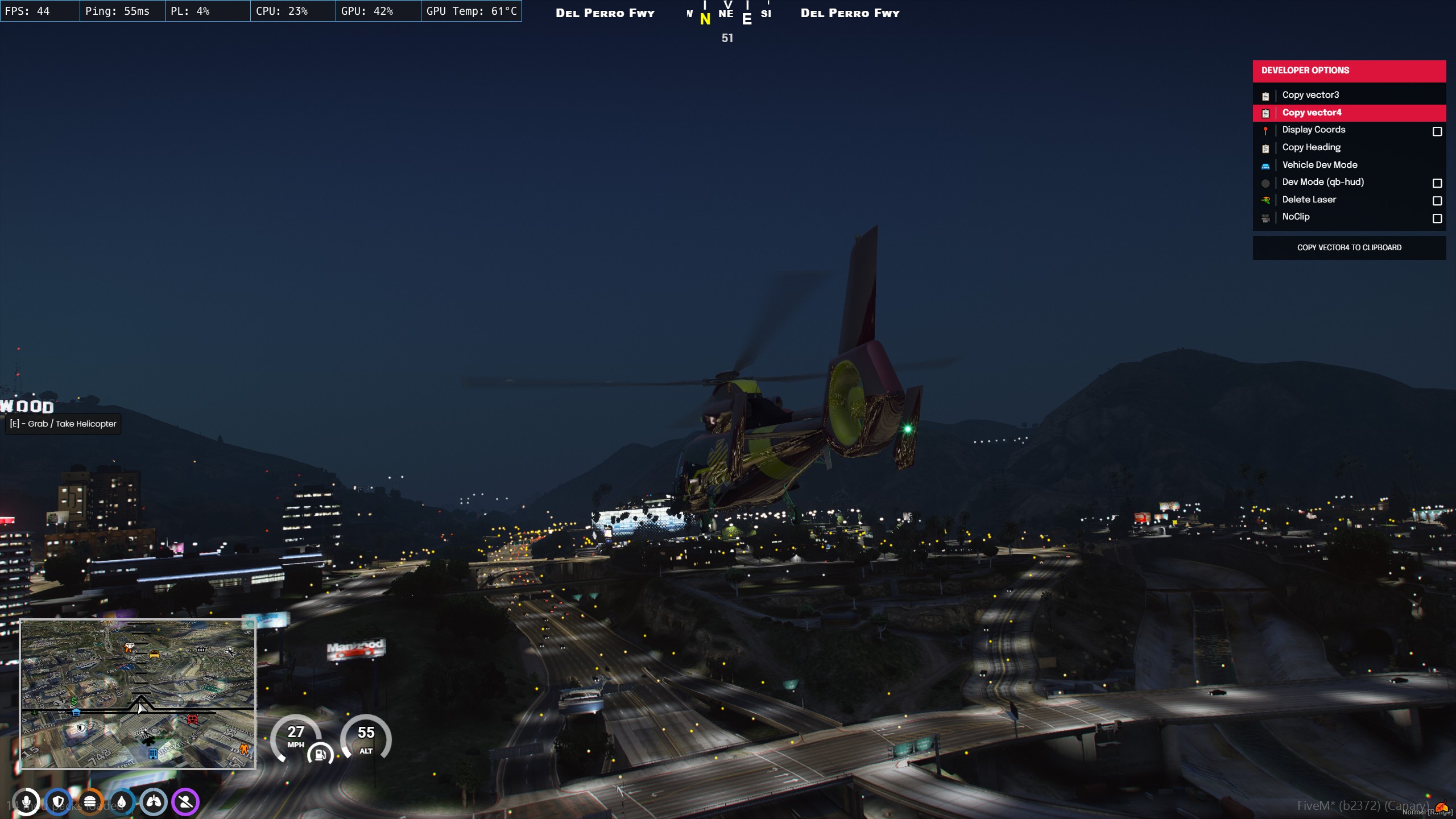
Task: Choose the highlighted Copy vector4 entry
Action: point(1312,113)
